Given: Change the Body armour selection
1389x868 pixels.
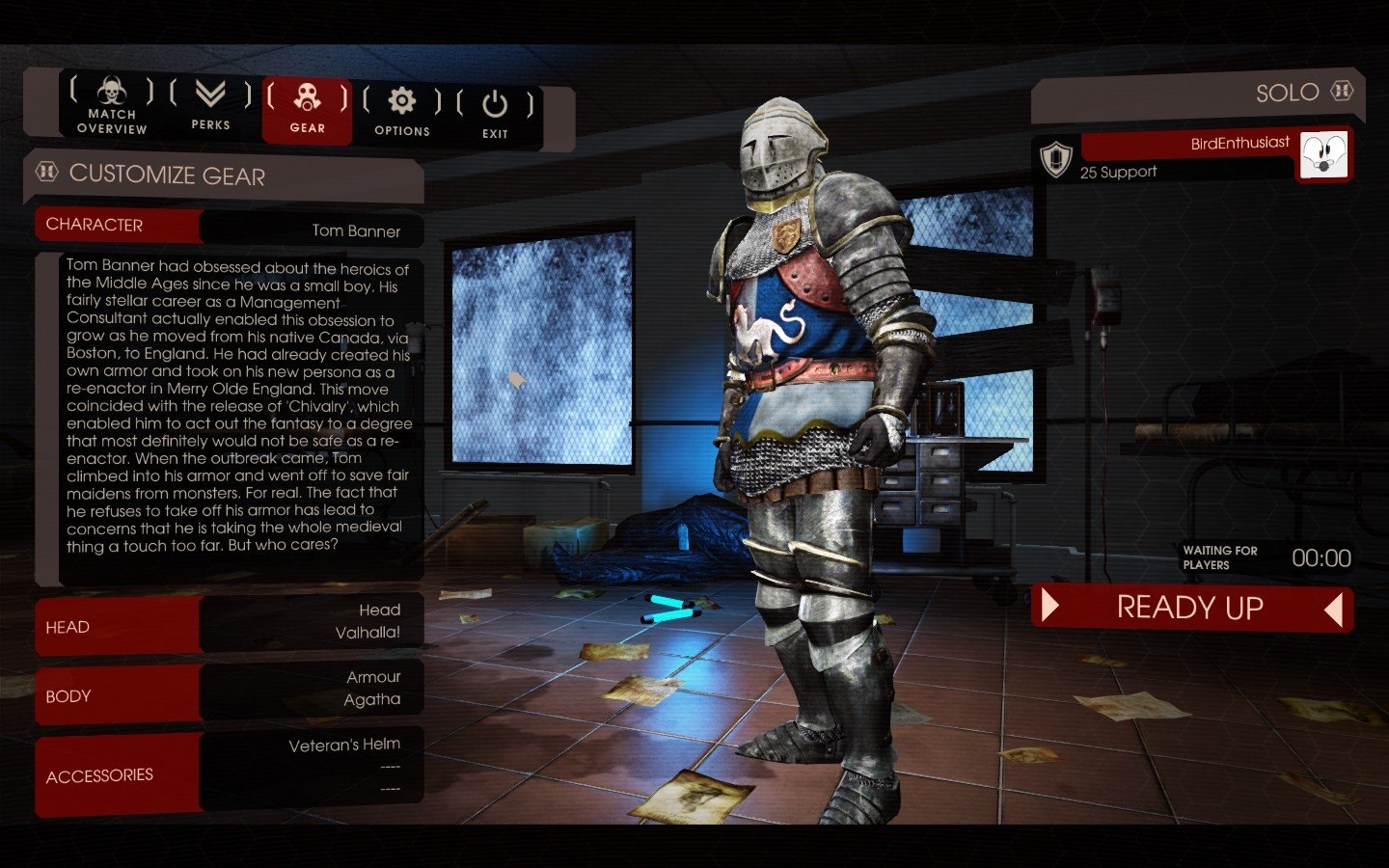Looking at the screenshot, I should (x=311, y=690).
